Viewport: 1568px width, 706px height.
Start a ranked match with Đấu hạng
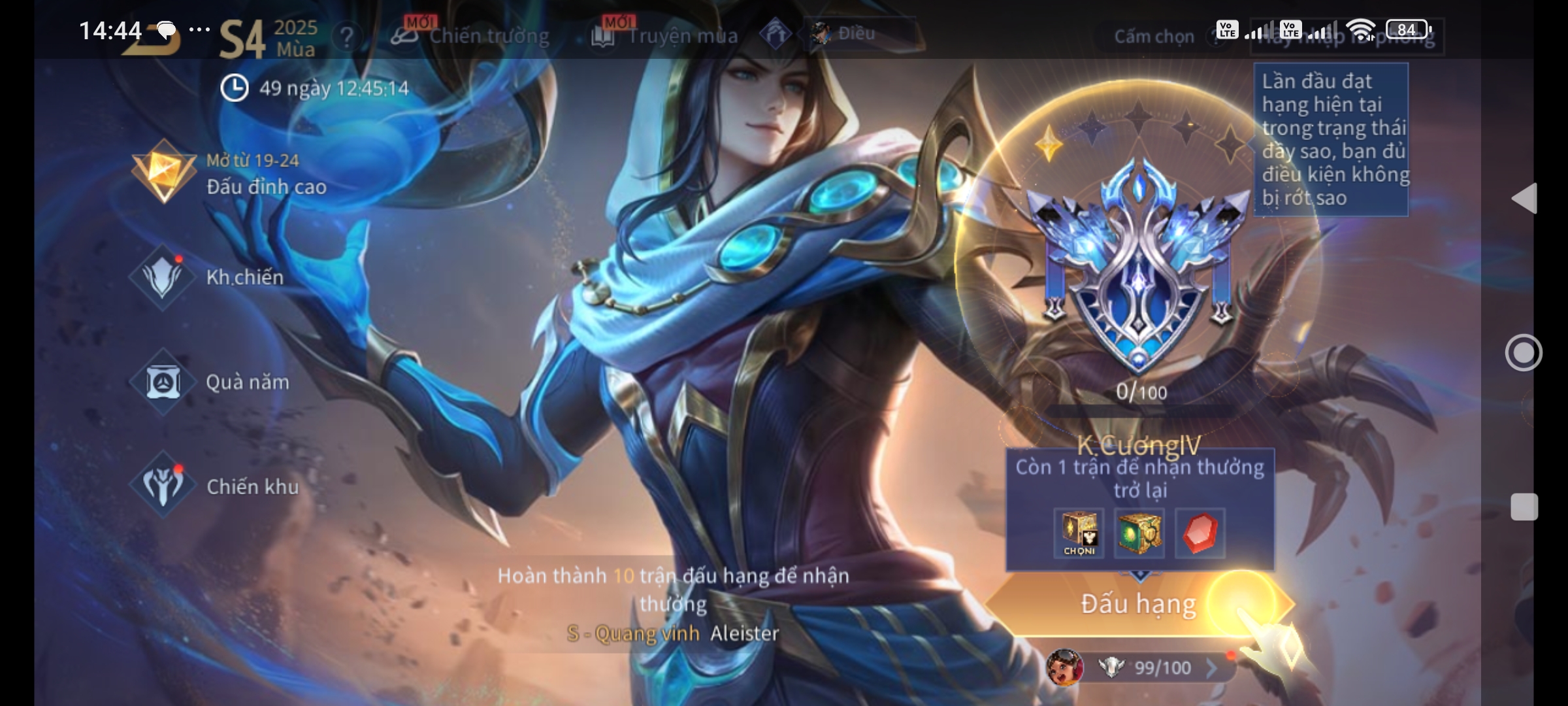tap(1138, 603)
